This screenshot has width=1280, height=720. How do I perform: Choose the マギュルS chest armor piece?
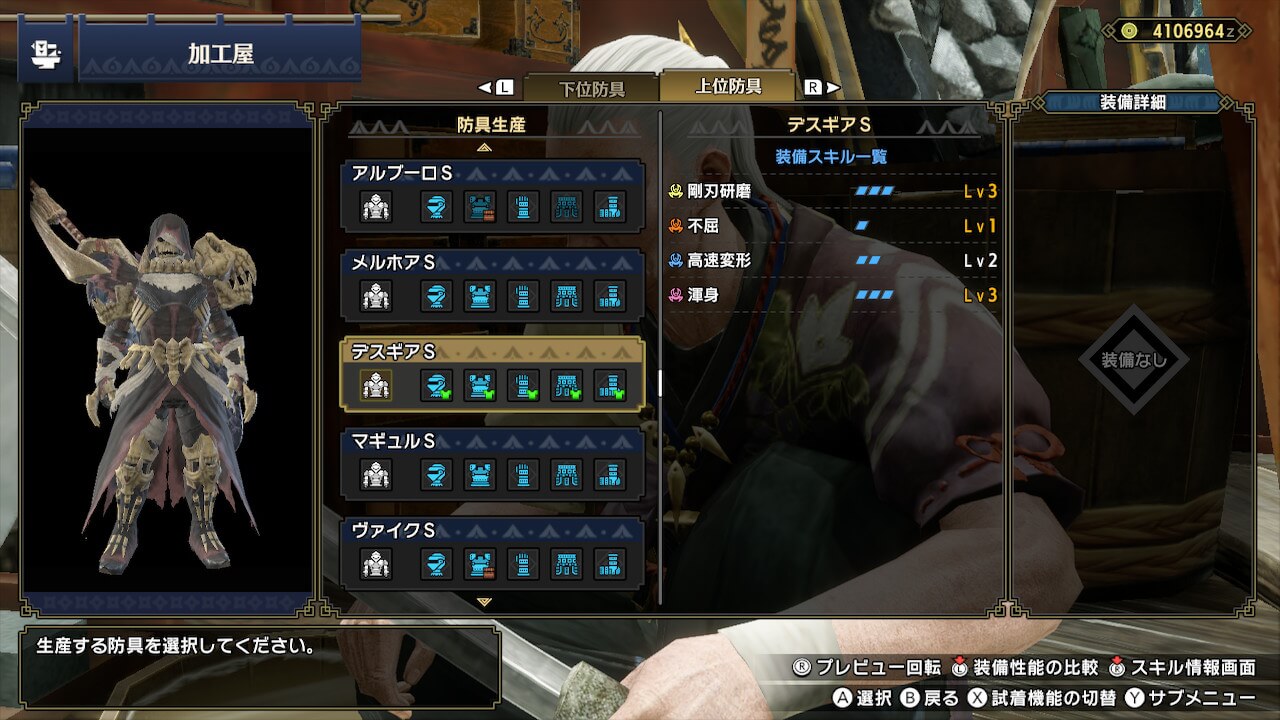tap(479, 474)
